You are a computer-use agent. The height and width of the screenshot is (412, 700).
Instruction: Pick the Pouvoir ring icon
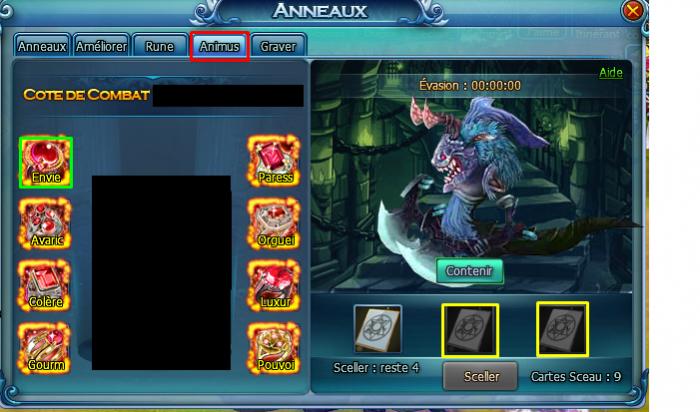click(x=273, y=347)
